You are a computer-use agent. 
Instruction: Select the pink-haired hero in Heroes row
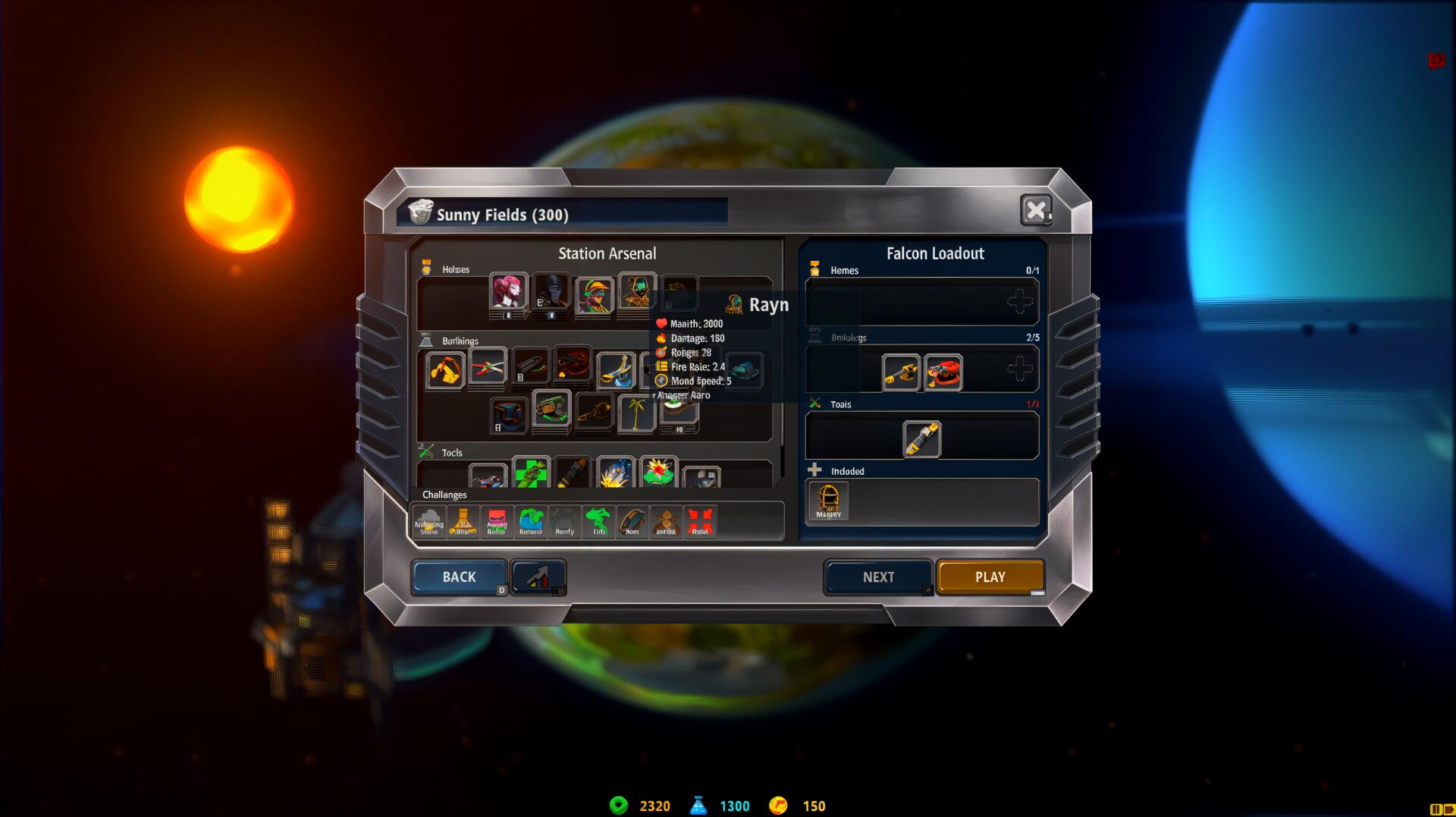508,294
